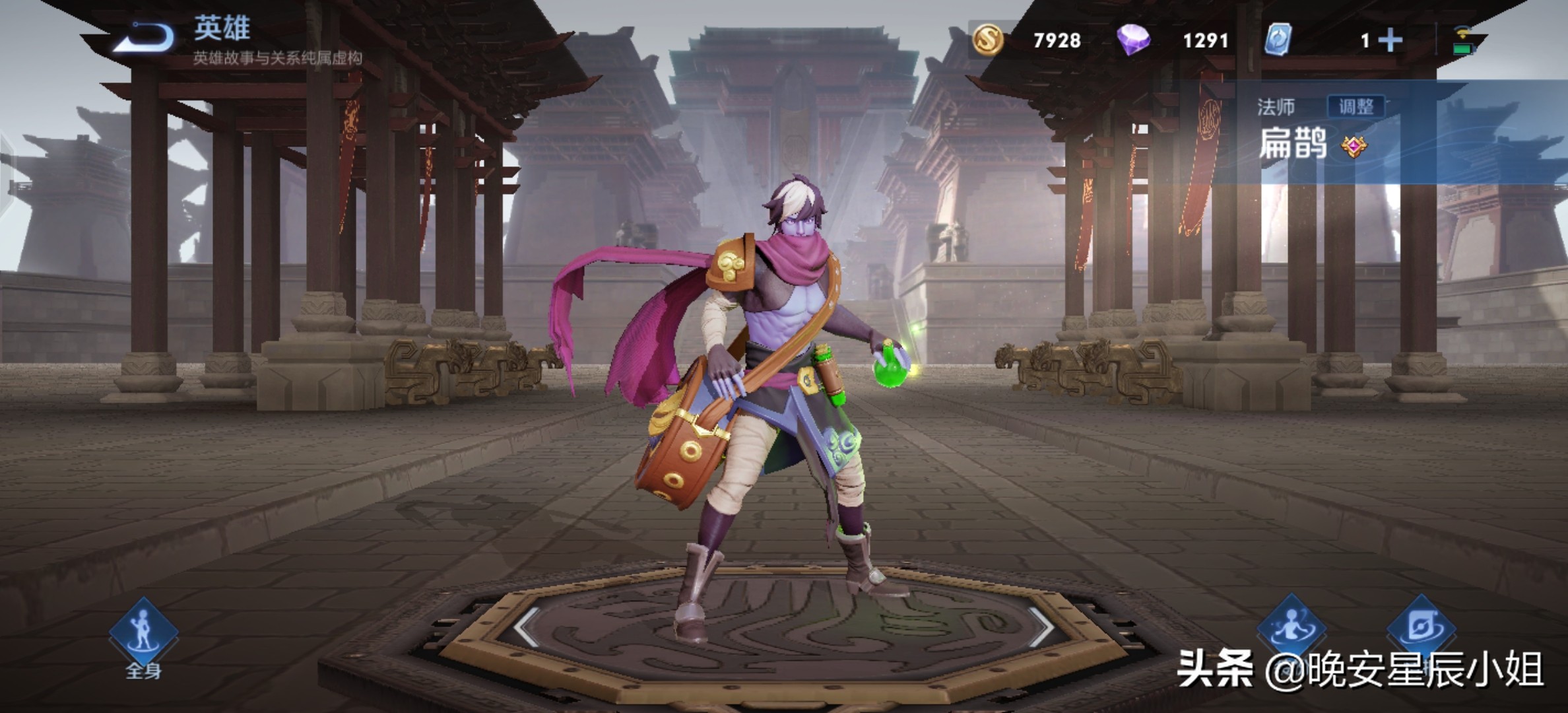Tap the blue ticket card icon
This screenshot has height=713, width=1568.
click(1278, 40)
